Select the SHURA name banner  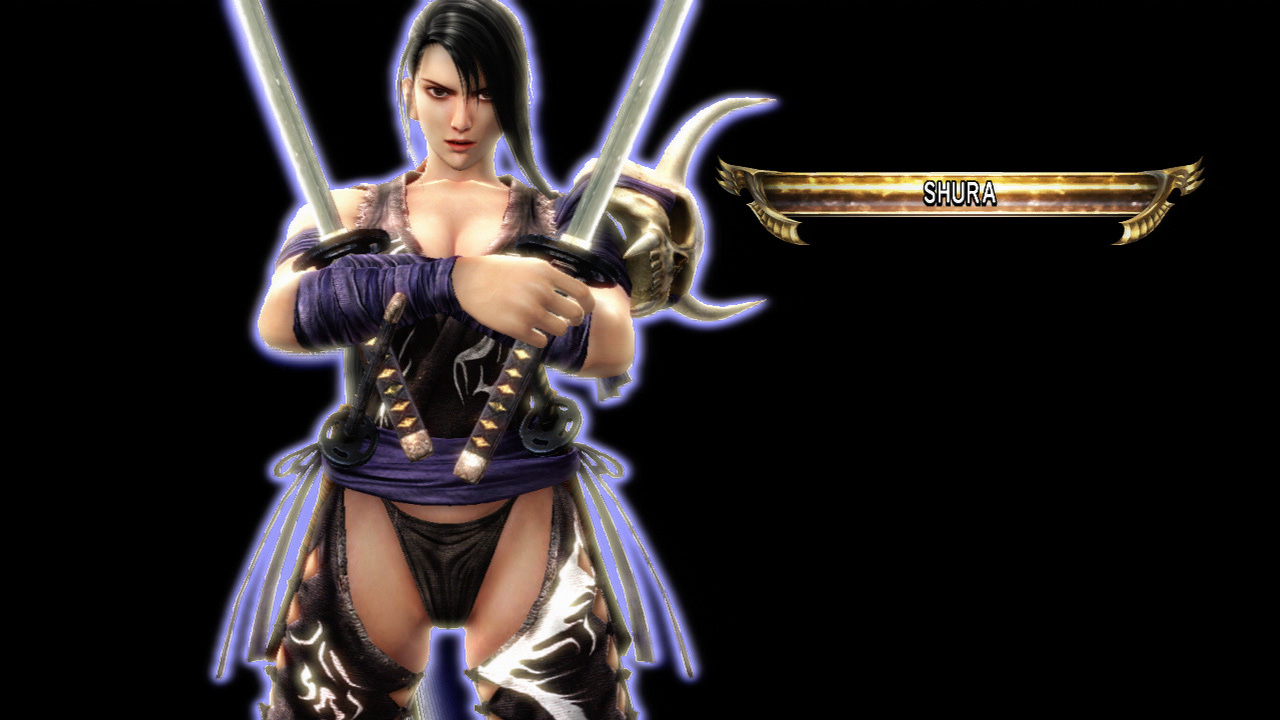[x=960, y=193]
